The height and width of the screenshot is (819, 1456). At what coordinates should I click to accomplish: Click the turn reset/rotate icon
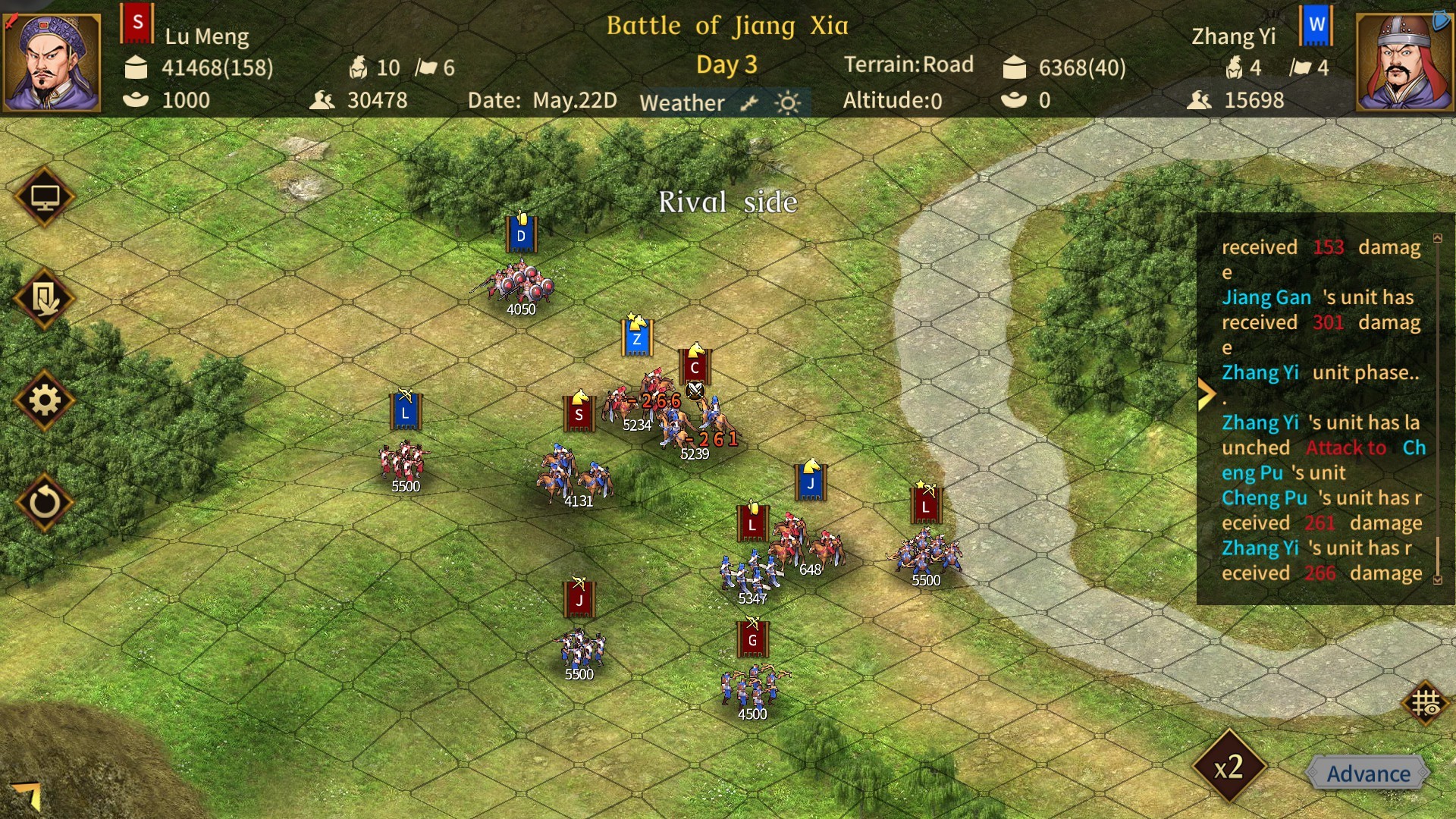point(45,502)
